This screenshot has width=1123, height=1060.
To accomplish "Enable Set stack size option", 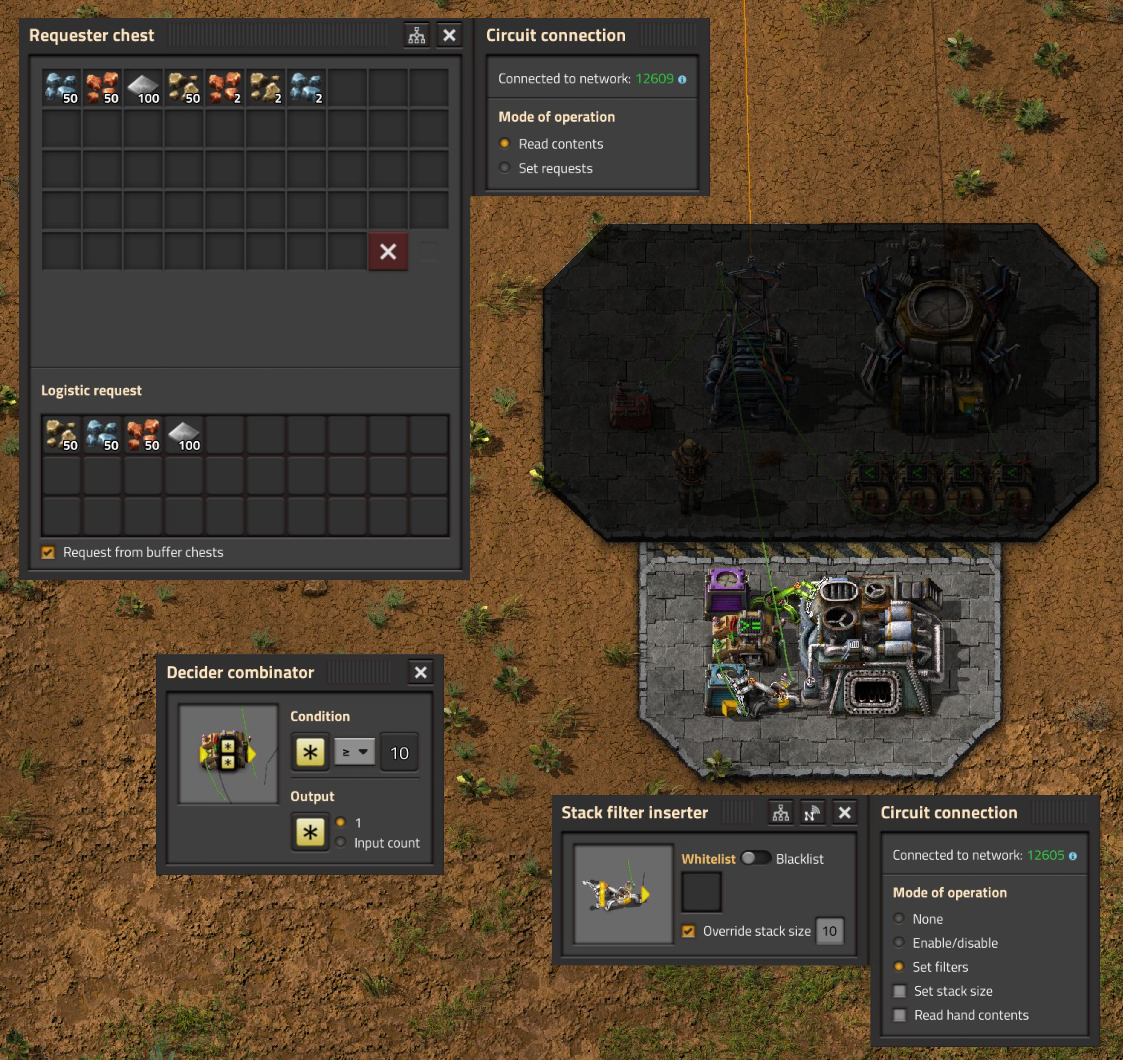I will 900,991.
